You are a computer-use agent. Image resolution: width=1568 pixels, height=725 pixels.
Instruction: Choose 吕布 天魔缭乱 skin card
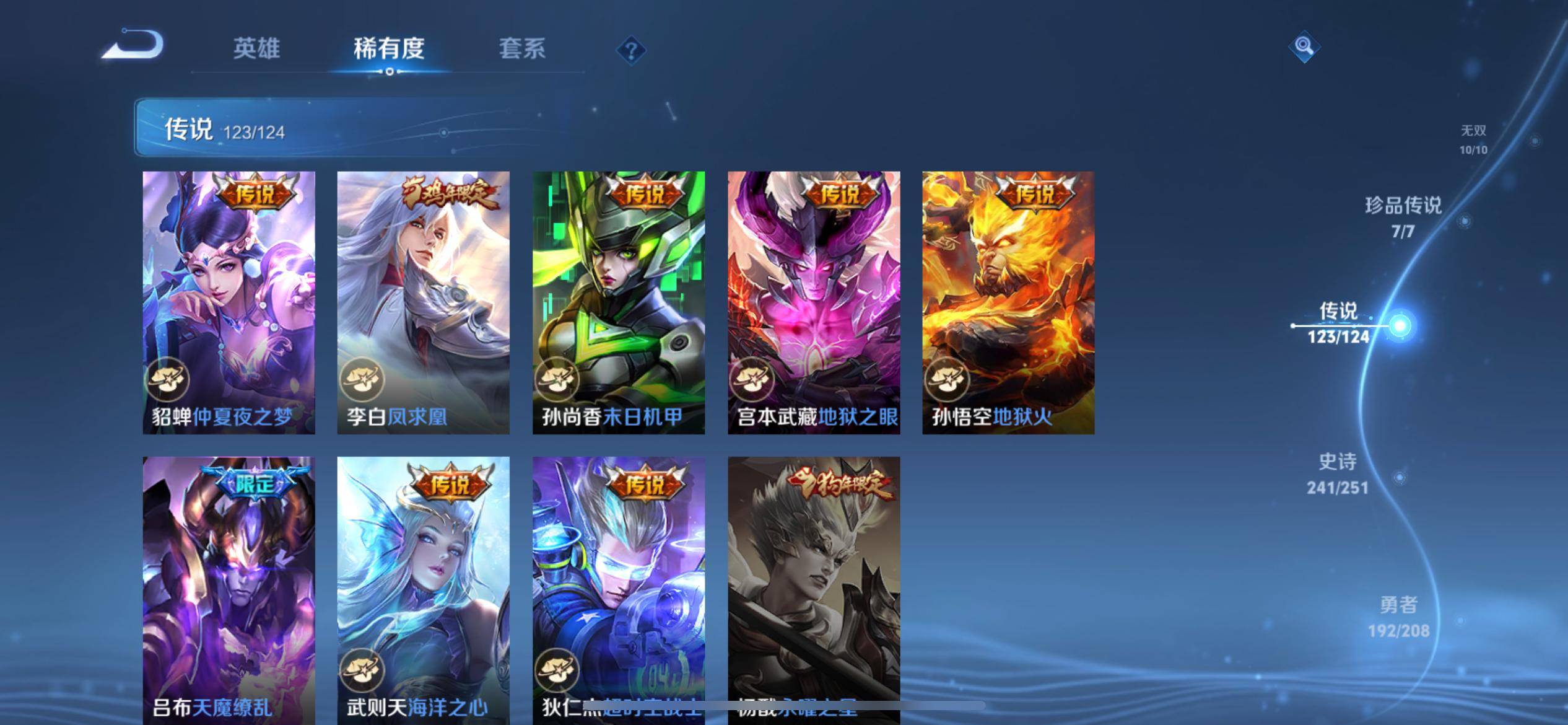tap(229, 589)
